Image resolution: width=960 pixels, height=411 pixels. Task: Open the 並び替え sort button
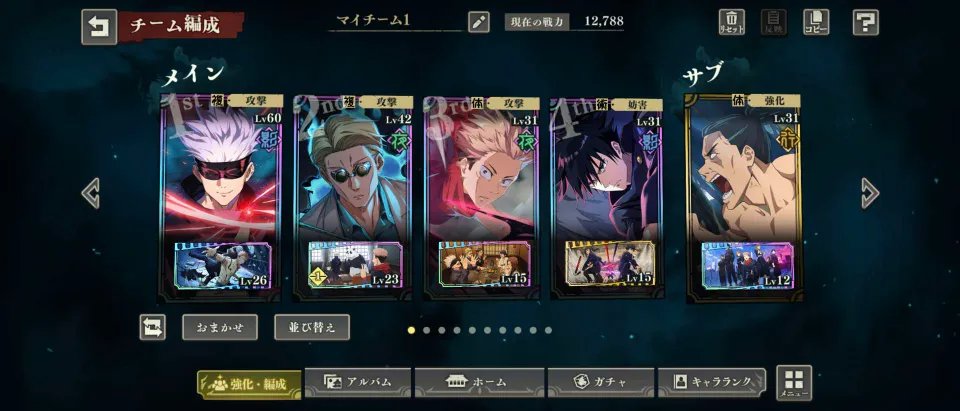(311, 327)
